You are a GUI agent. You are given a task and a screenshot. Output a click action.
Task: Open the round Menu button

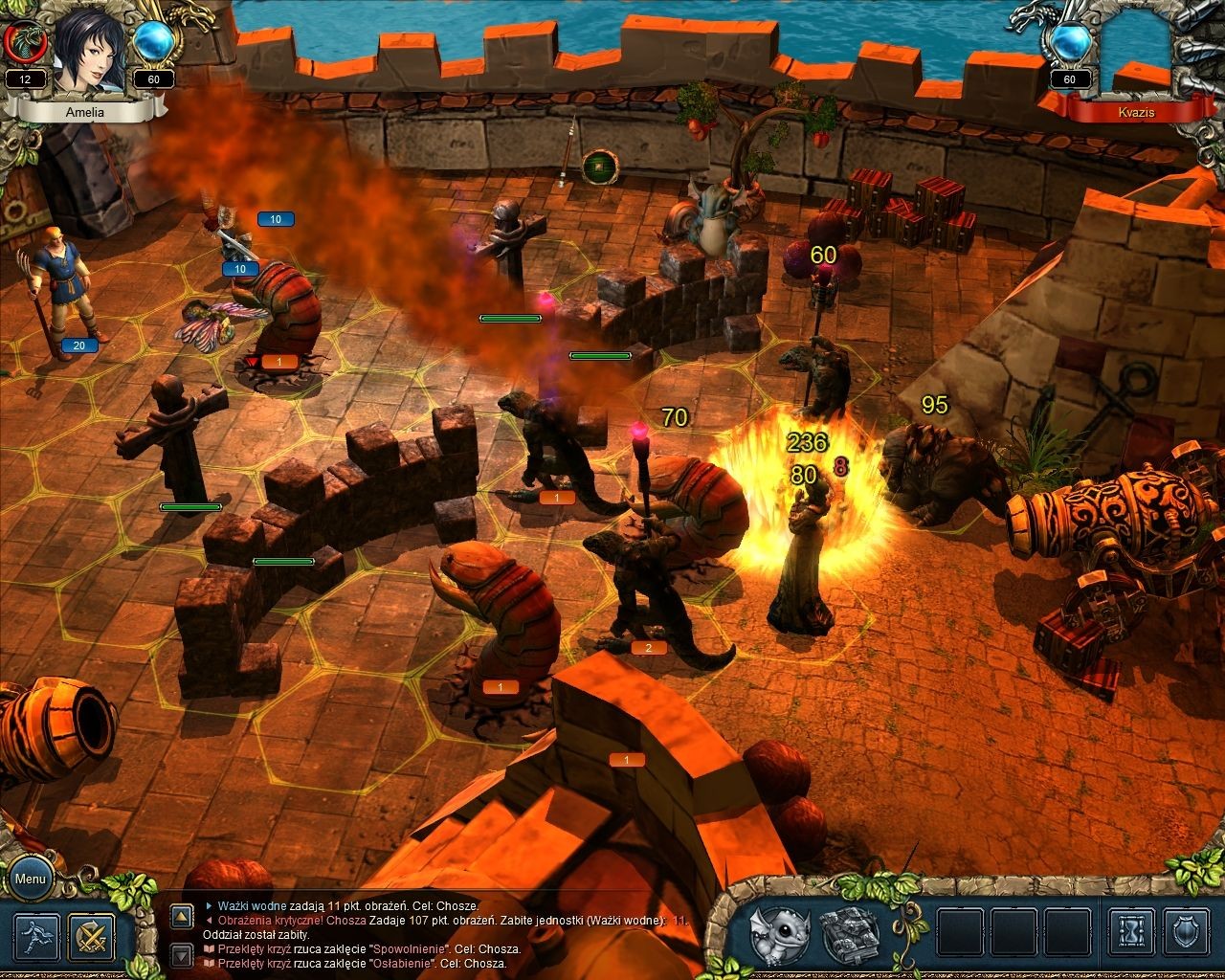click(30, 879)
